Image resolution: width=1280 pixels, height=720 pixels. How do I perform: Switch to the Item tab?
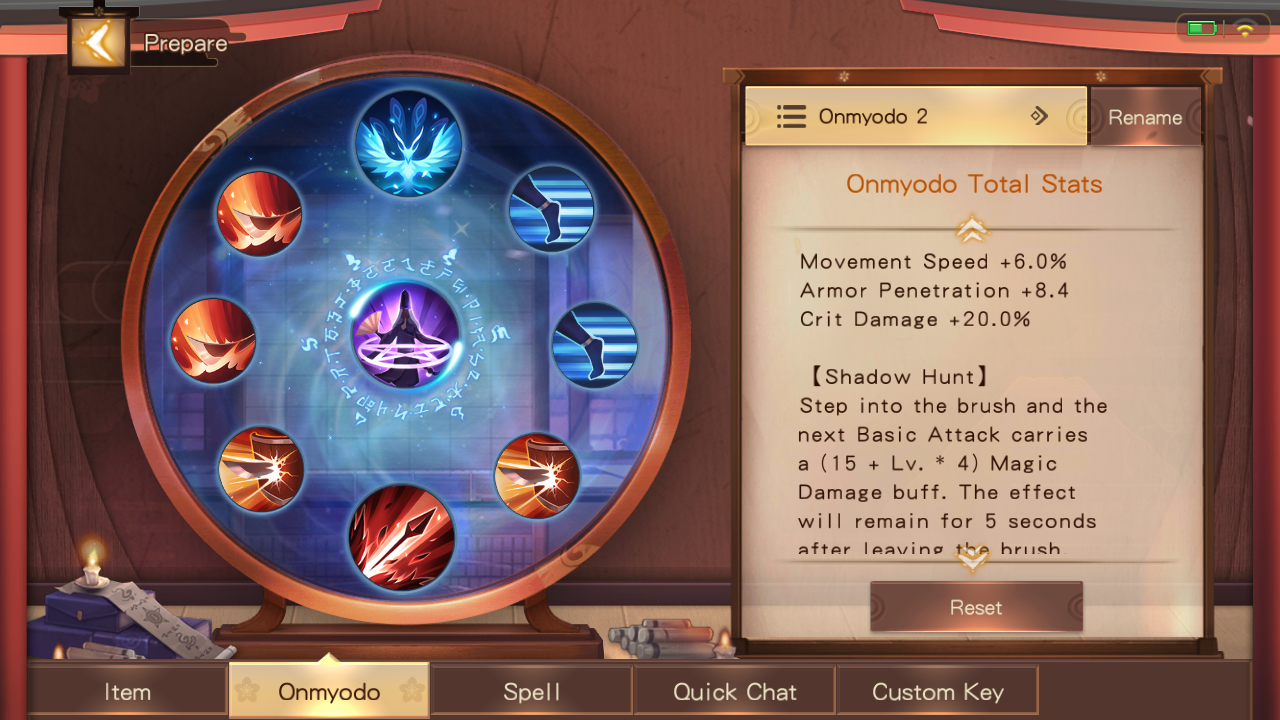[x=128, y=692]
